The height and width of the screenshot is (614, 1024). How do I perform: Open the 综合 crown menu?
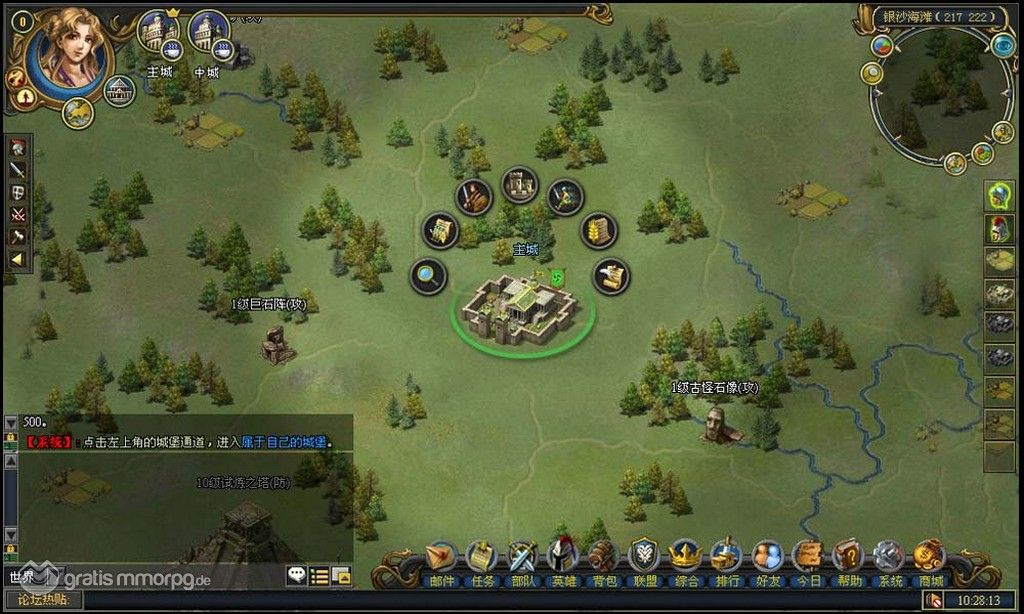[x=685, y=557]
